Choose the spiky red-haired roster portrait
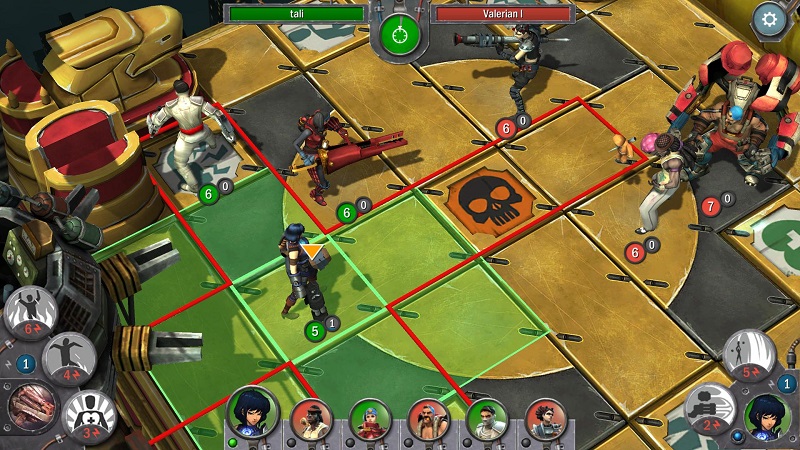This screenshot has width=800, height=450. 546,419
